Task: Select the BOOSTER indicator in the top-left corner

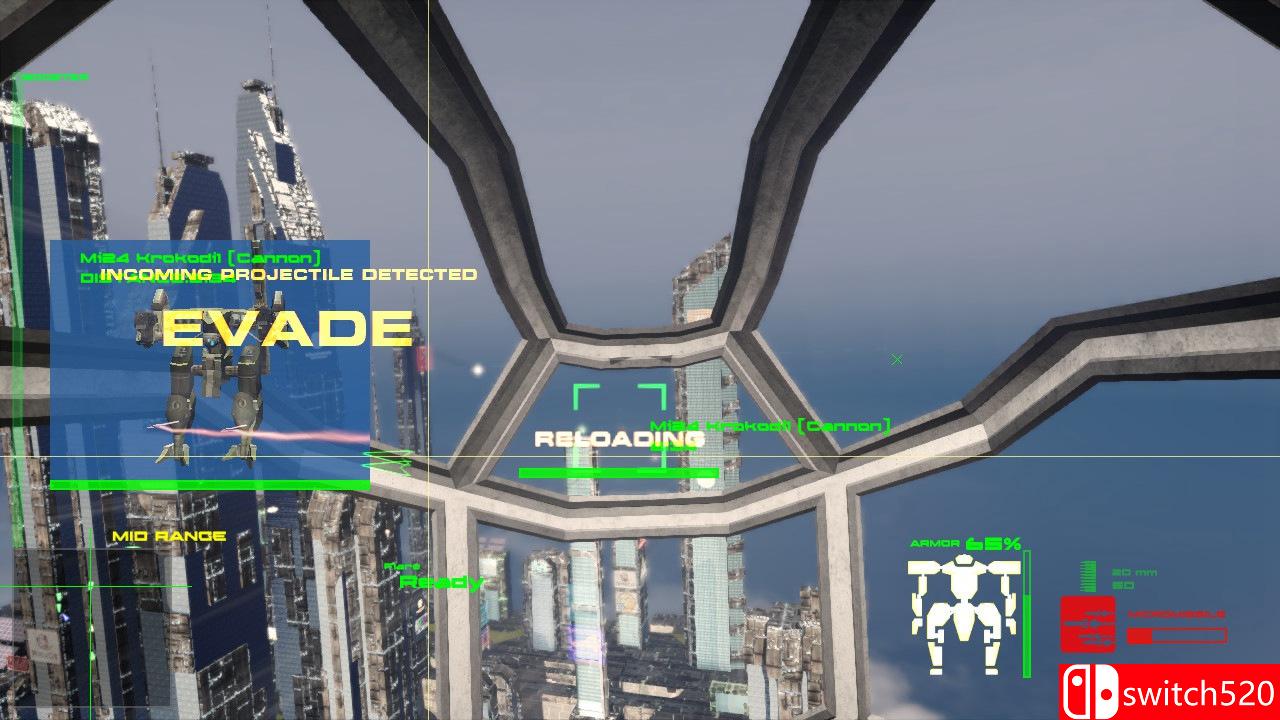Action: coord(55,77)
